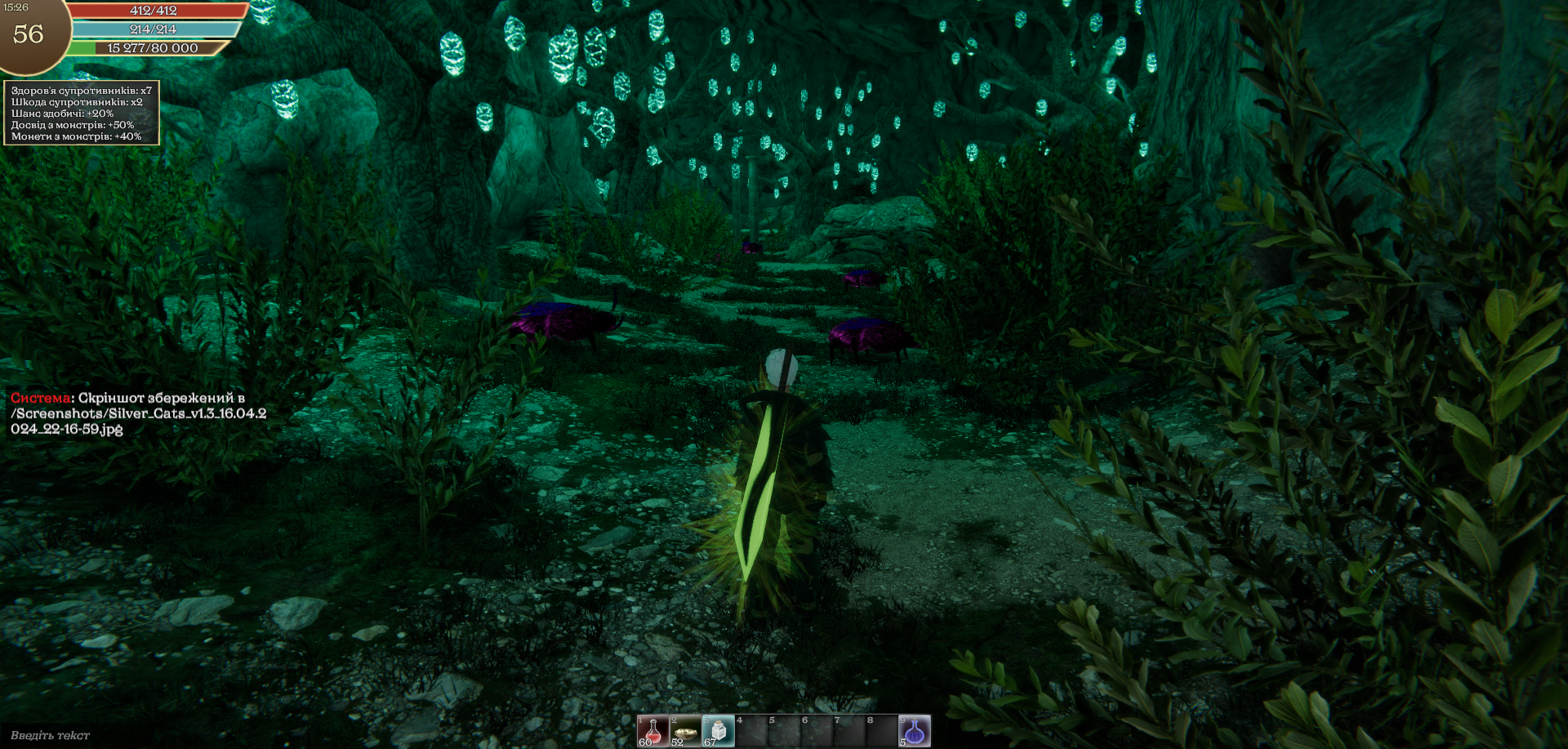Image resolution: width=1568 pixels, height=749 pixels.
Task: Use the white bottle in hotbar slot 3
Action: click(718, 731)
